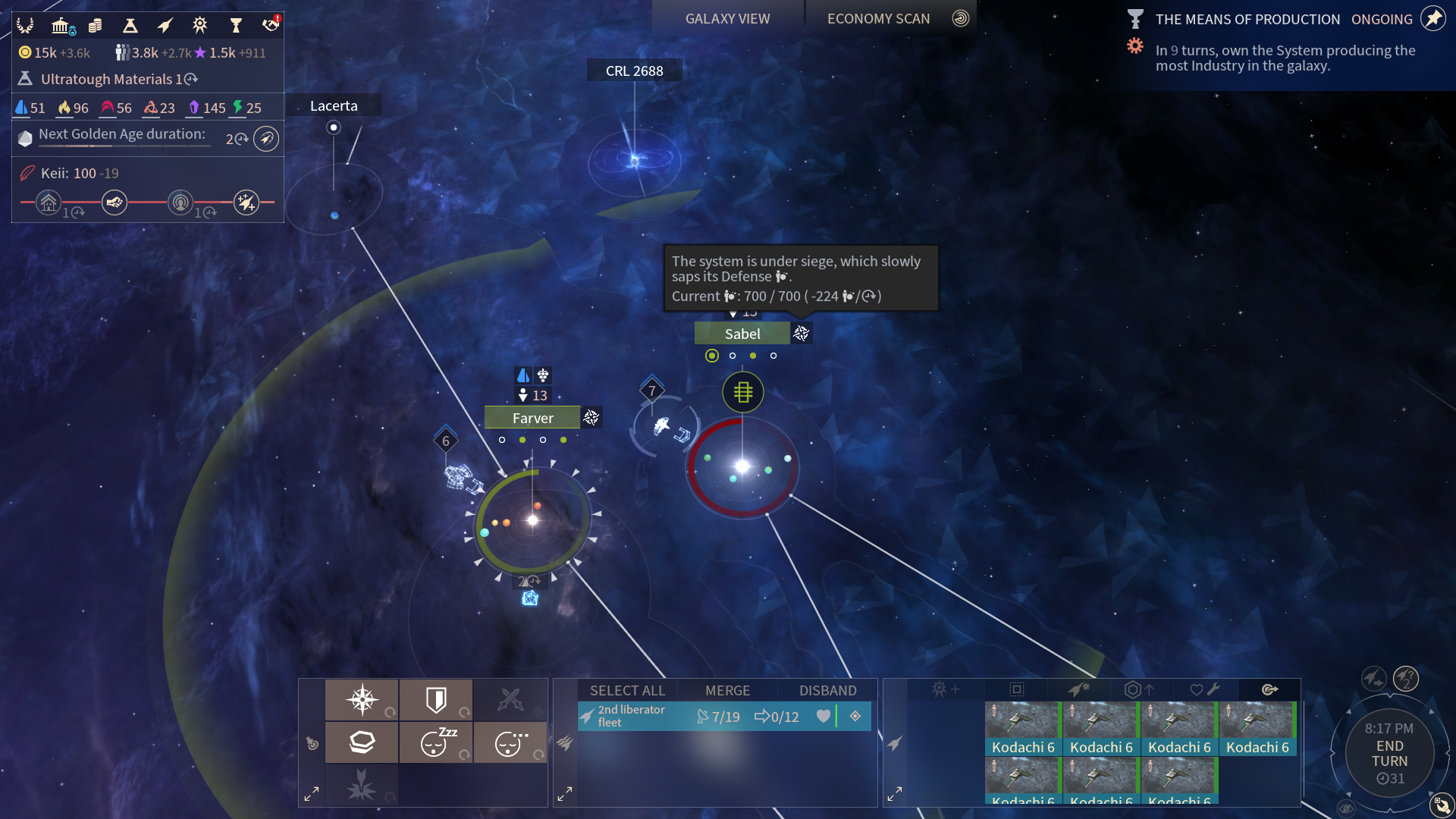Open the senate building screen
1456x819 pixels.
[x=61, y=26]
